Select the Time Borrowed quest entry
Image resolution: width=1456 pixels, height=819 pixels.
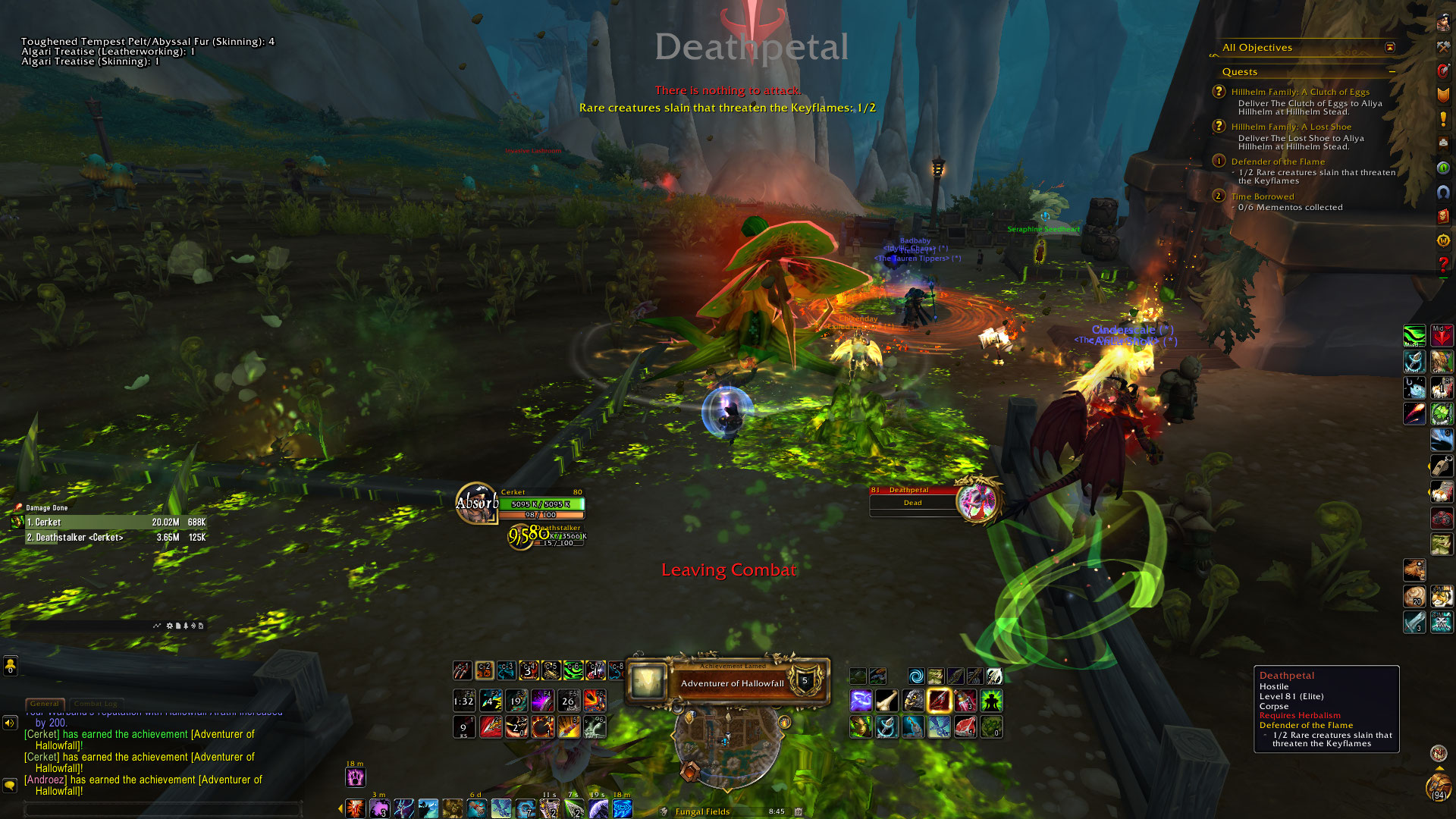coord(1262,196)
